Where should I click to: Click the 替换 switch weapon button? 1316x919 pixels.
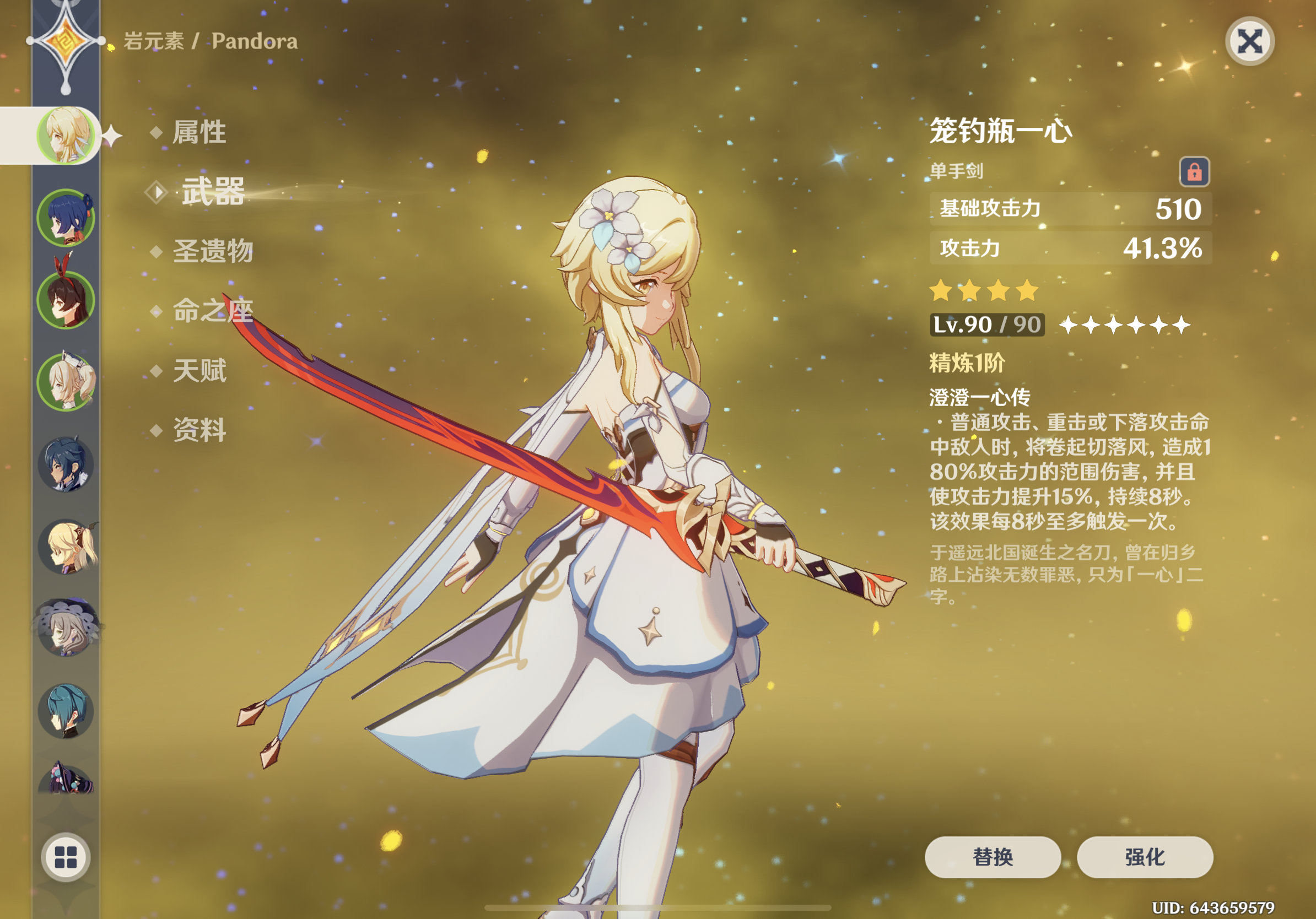(x=992, y=857)
